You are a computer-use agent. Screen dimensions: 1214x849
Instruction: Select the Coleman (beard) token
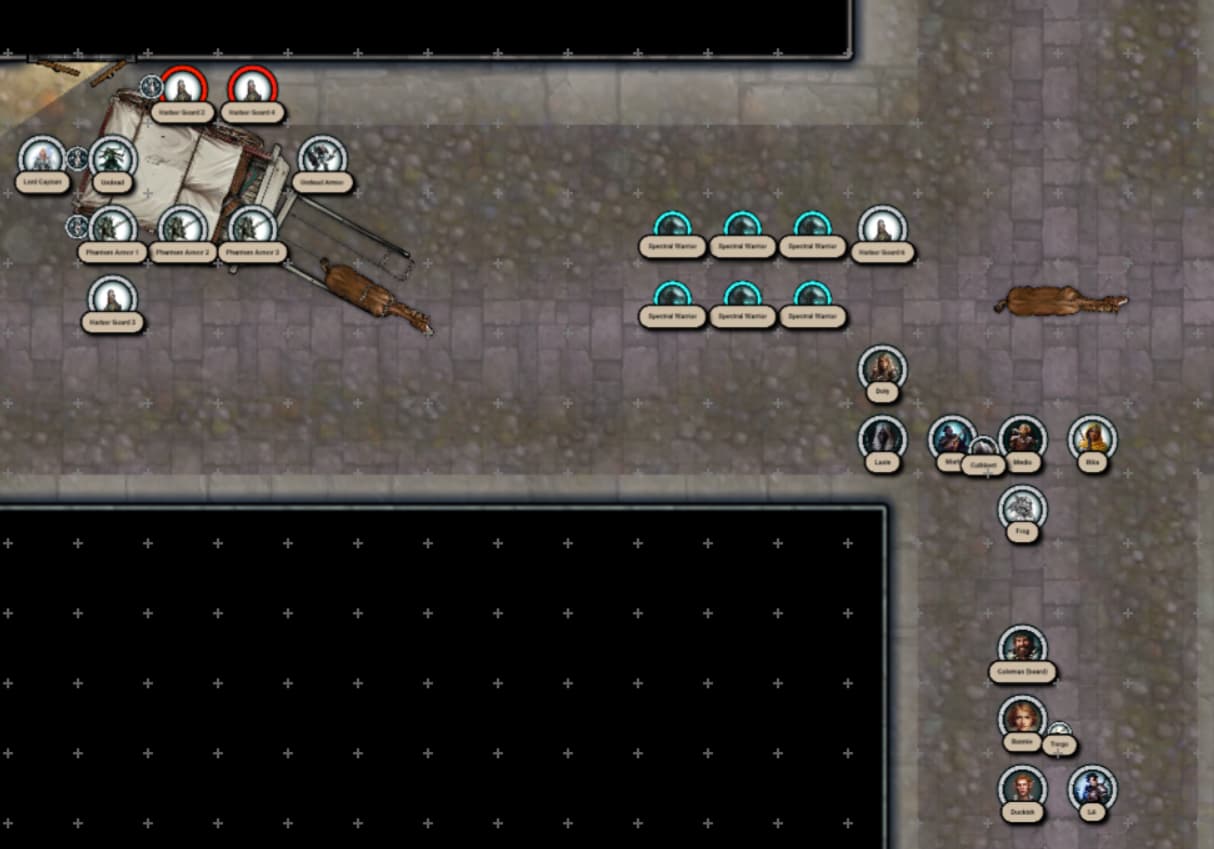(x=1022, y=648)
